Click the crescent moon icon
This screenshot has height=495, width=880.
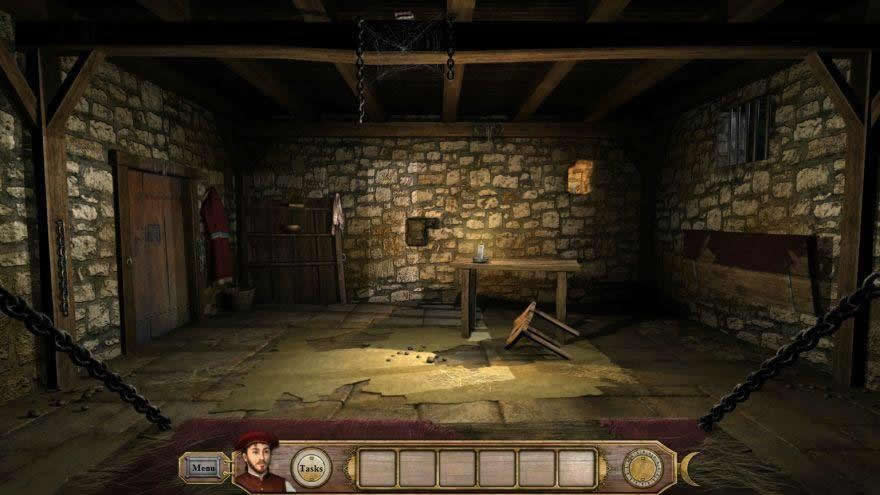click(689, 467)
